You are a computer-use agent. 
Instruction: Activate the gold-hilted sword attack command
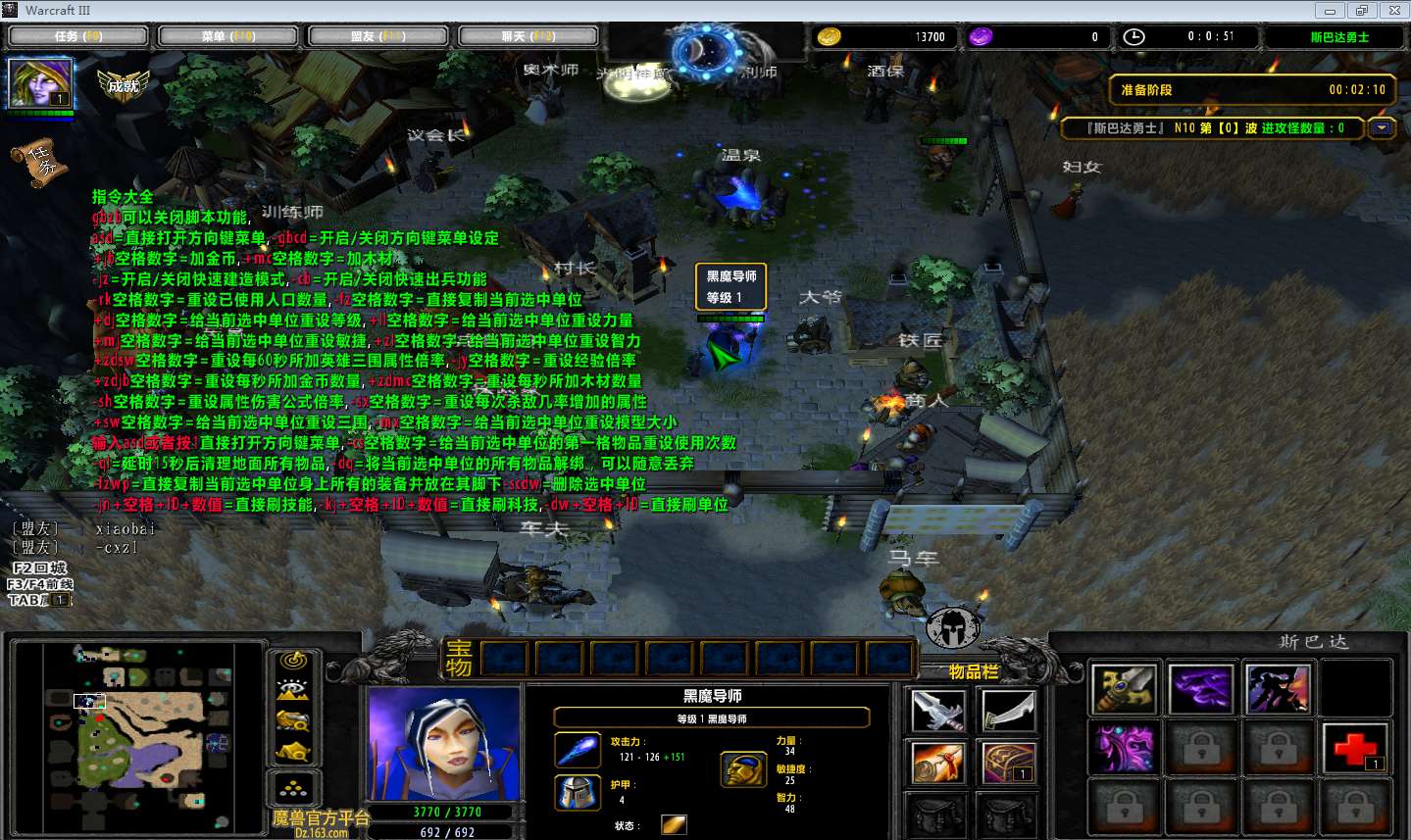click(x=1124, y=688)
